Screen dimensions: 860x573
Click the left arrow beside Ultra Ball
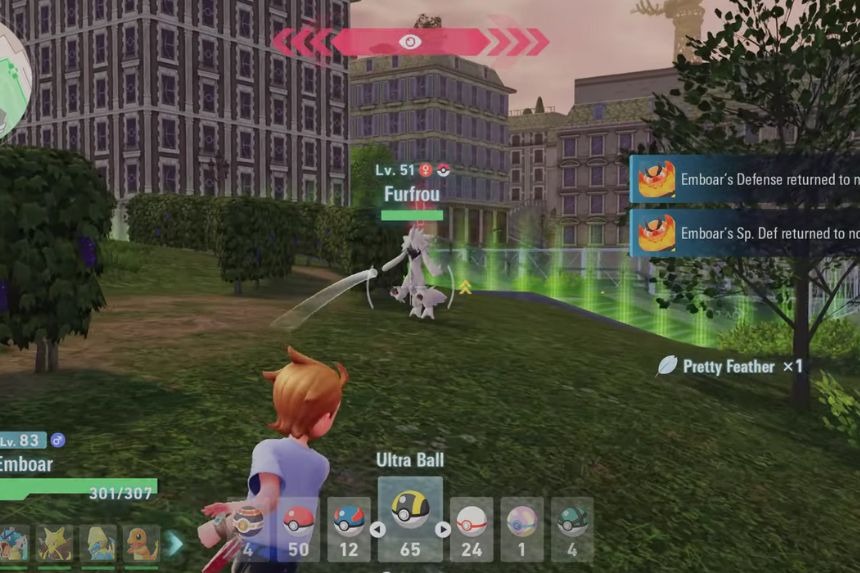(378, 529)
